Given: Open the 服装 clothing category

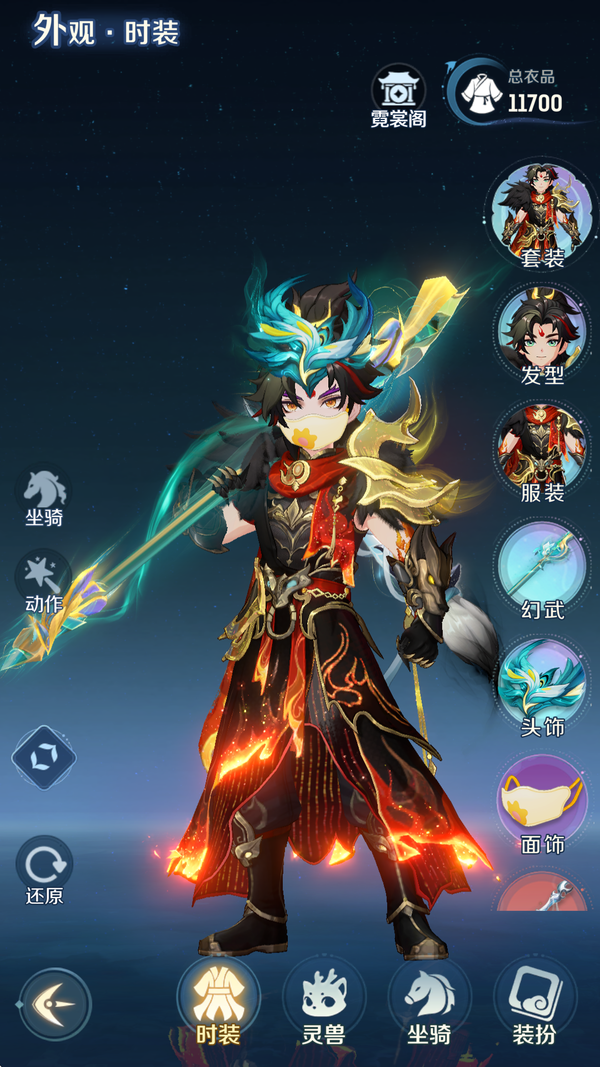Looking at the screenshot, I should click(542, 448).
